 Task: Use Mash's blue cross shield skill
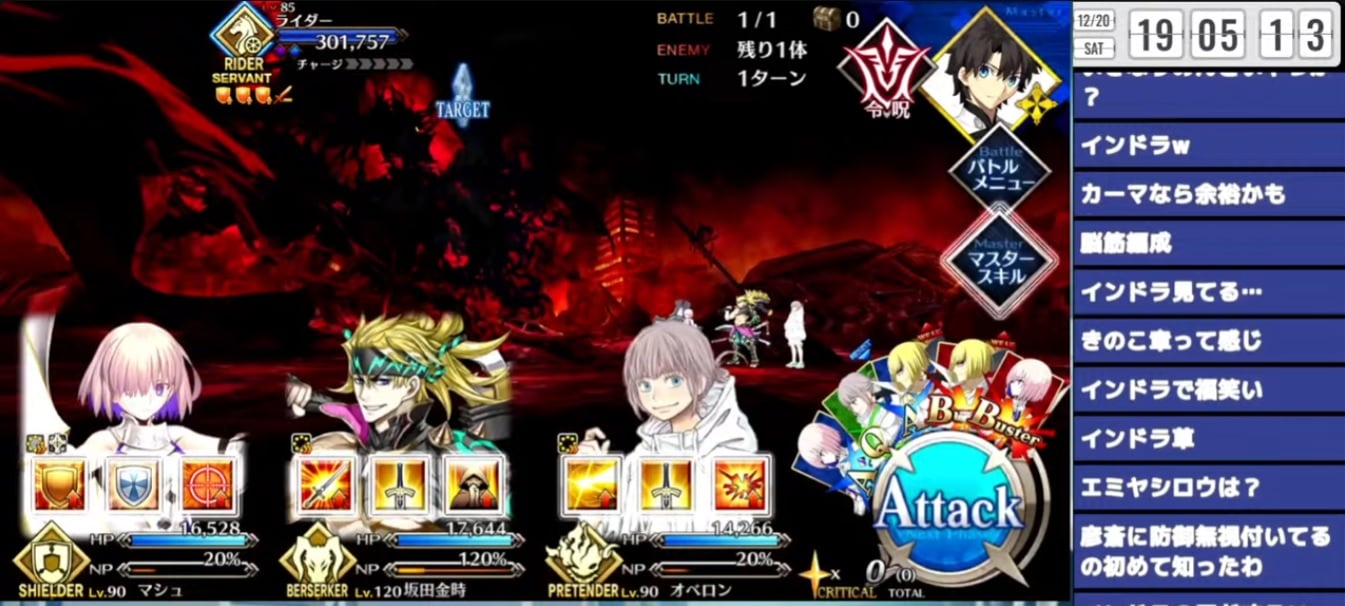pos(133,485)
